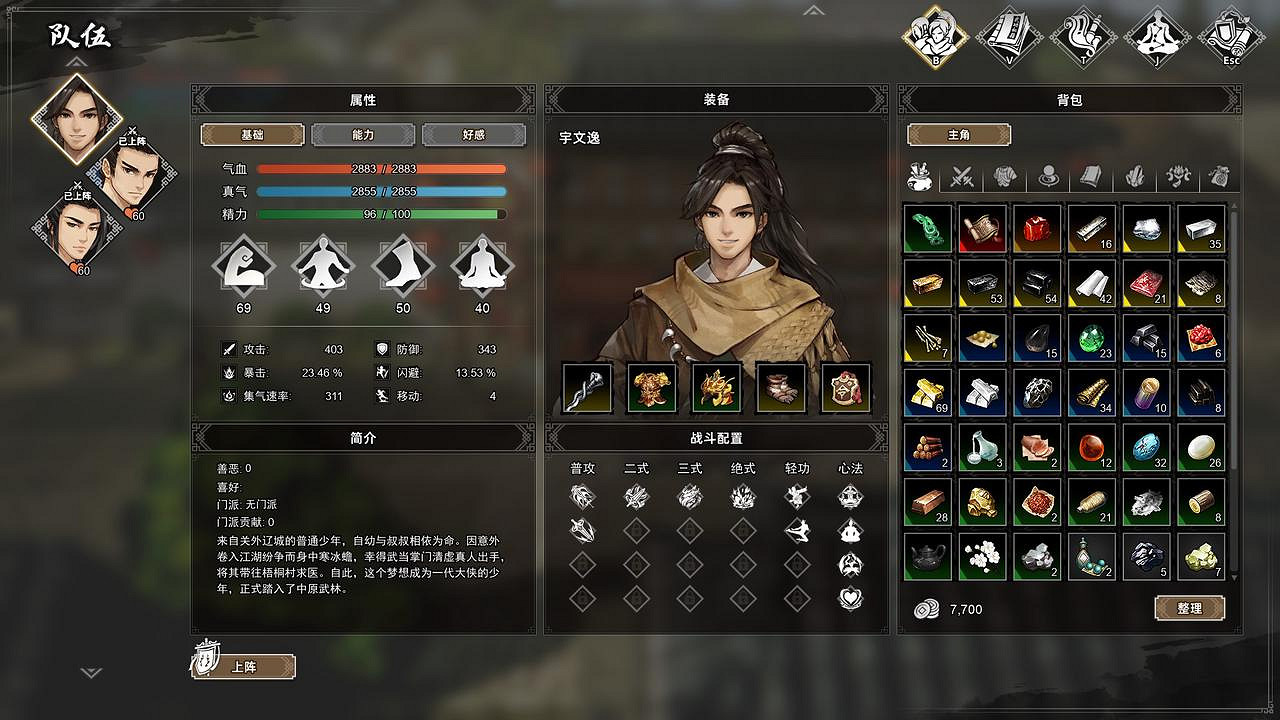This screenshot has height=720, width=1280.
Task: Select the armor category icon in the backpack
Action: (1005, 177)
